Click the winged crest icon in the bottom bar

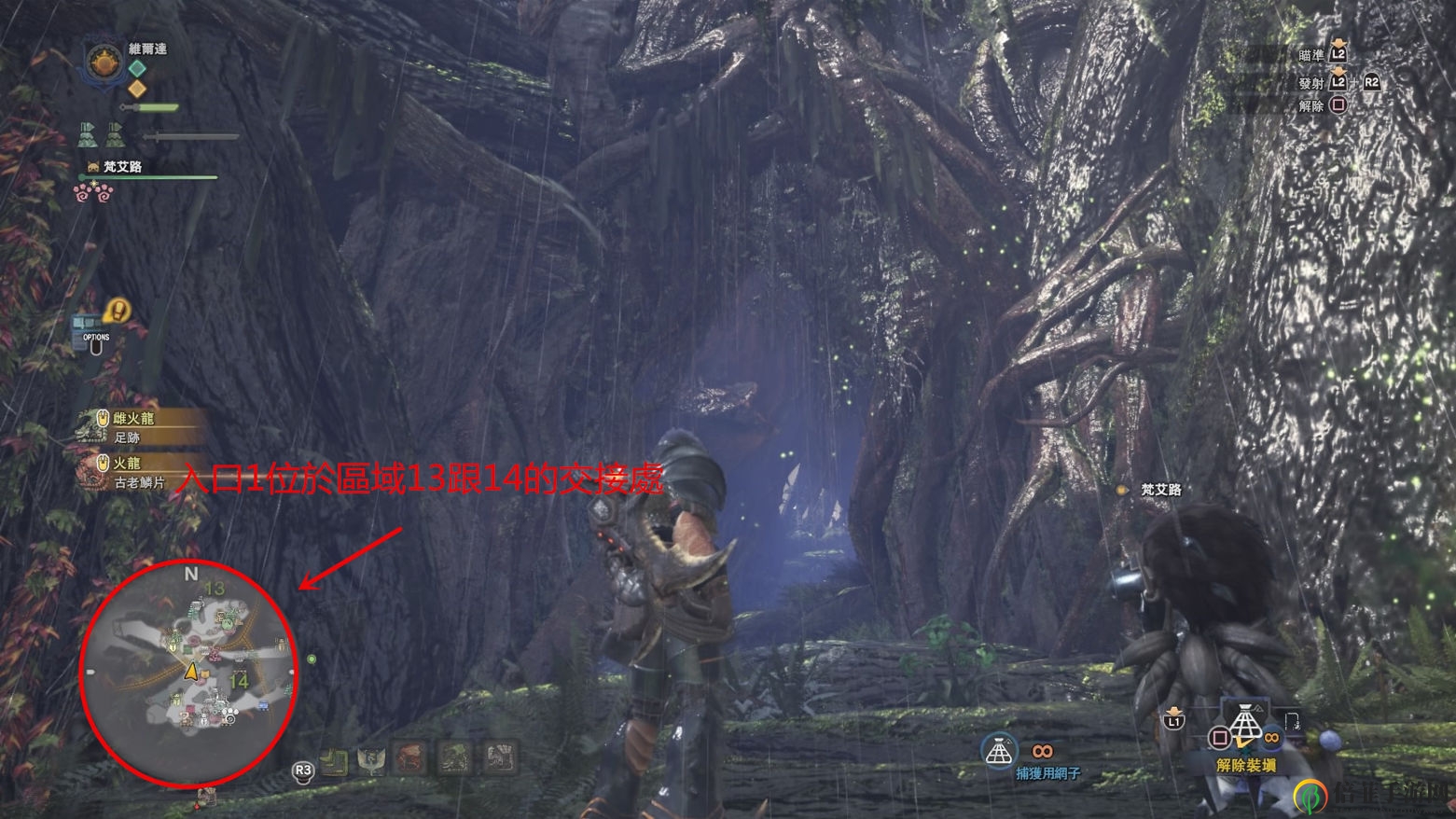(371, 760)
